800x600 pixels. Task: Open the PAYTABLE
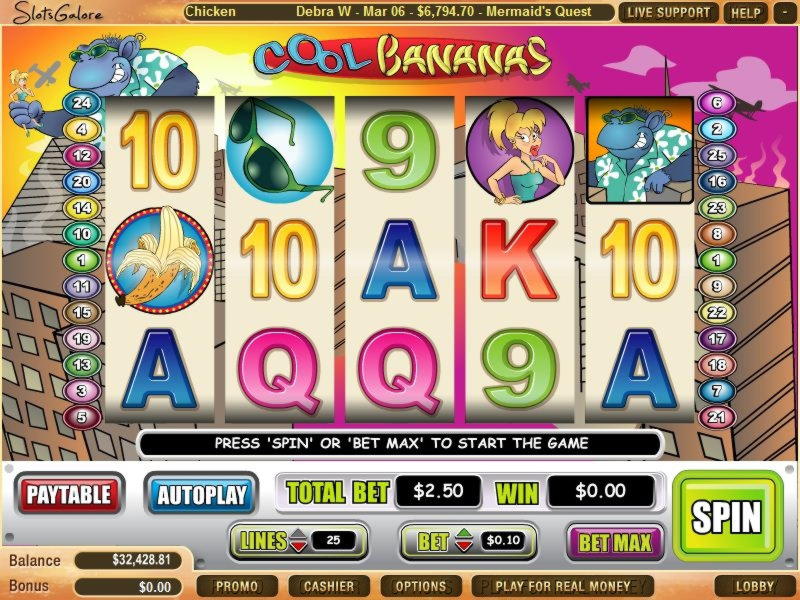pyautogui.click(x=69, y=494)
